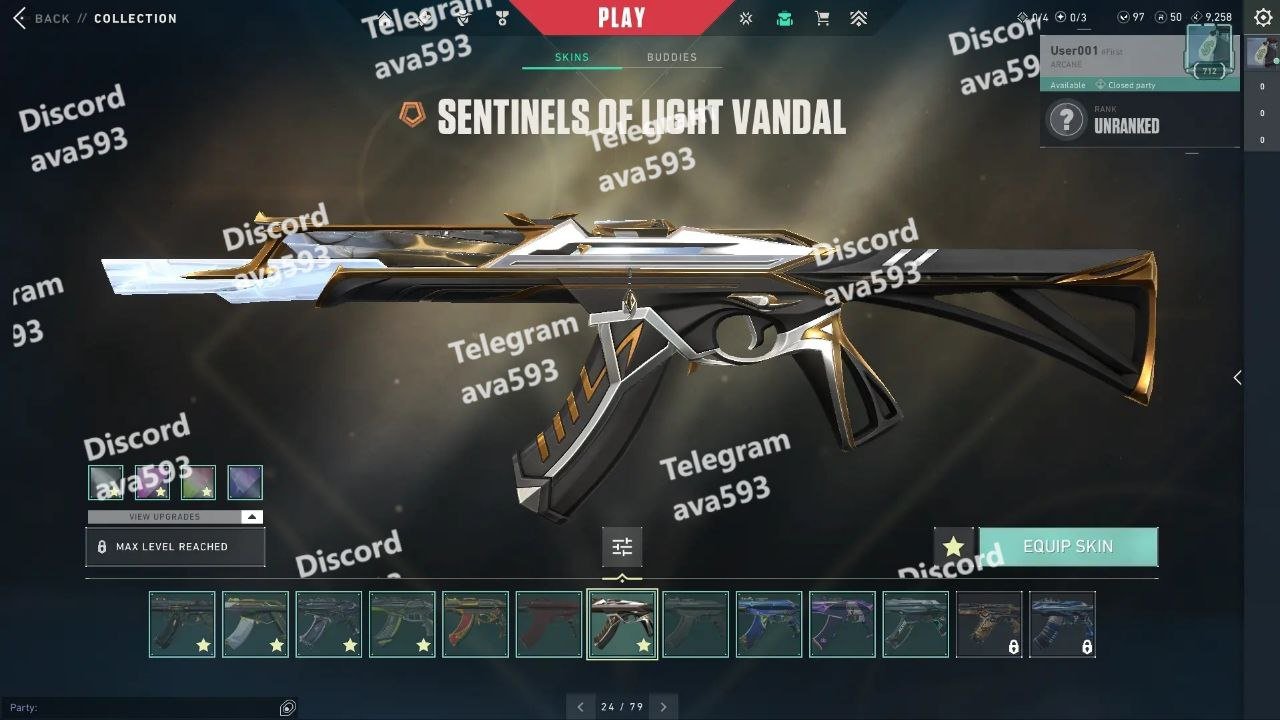1280x720 pixels.
Task: Click the red PLAY button
Action: point(621,18)
